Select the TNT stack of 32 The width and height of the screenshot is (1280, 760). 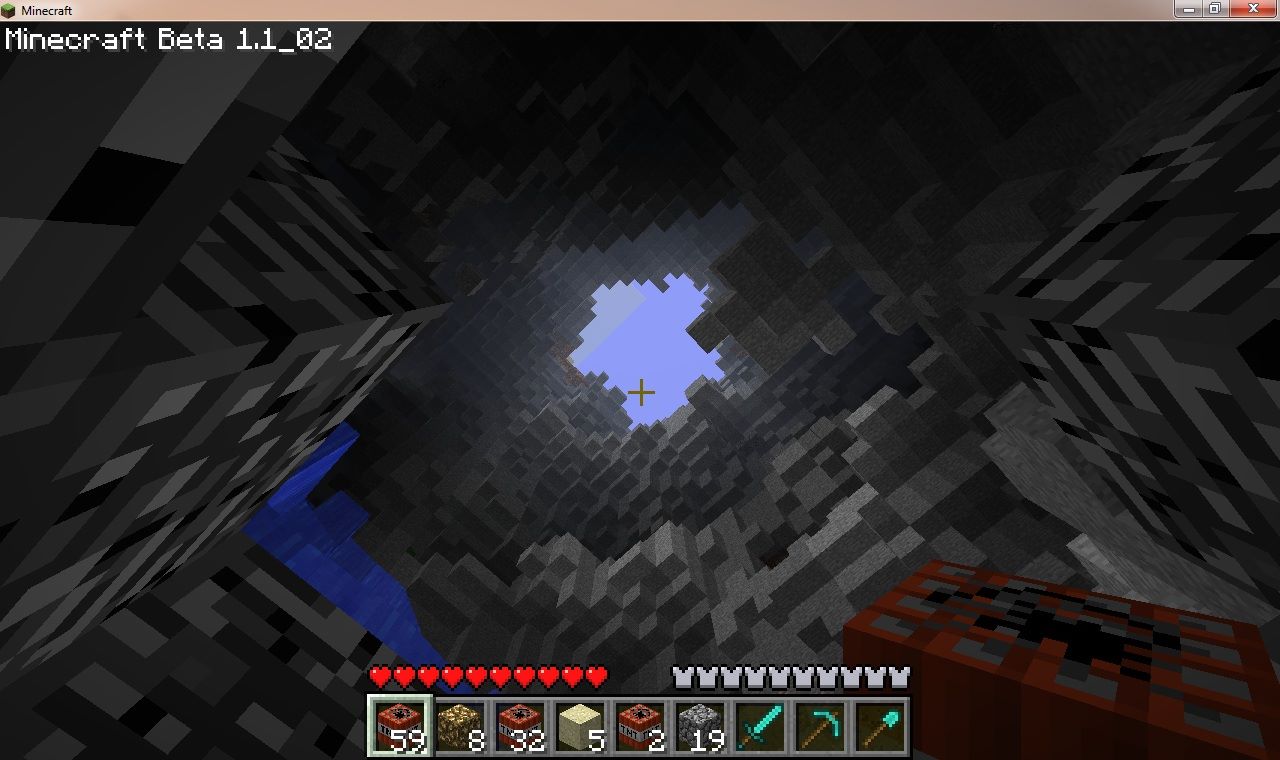tap(519, 726)
